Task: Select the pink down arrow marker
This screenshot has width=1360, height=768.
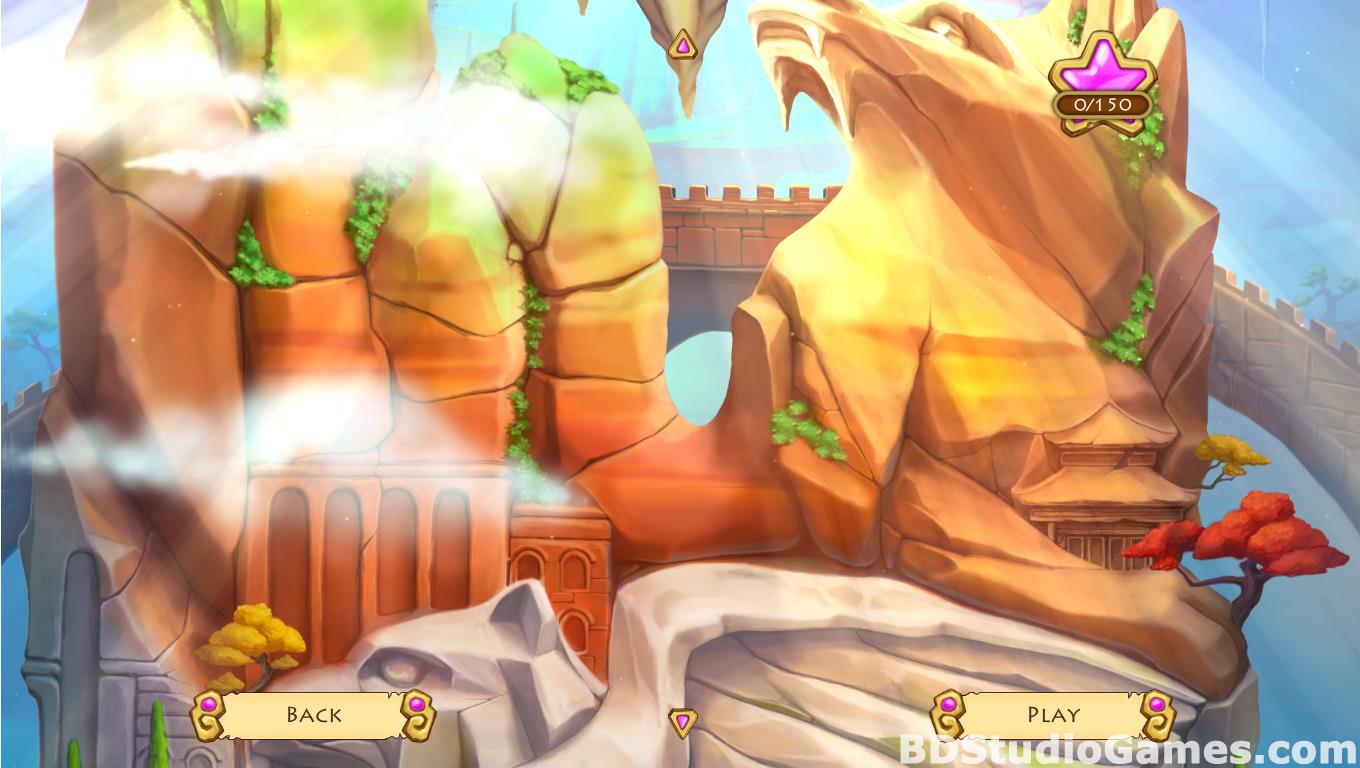Action: [683, 722]
